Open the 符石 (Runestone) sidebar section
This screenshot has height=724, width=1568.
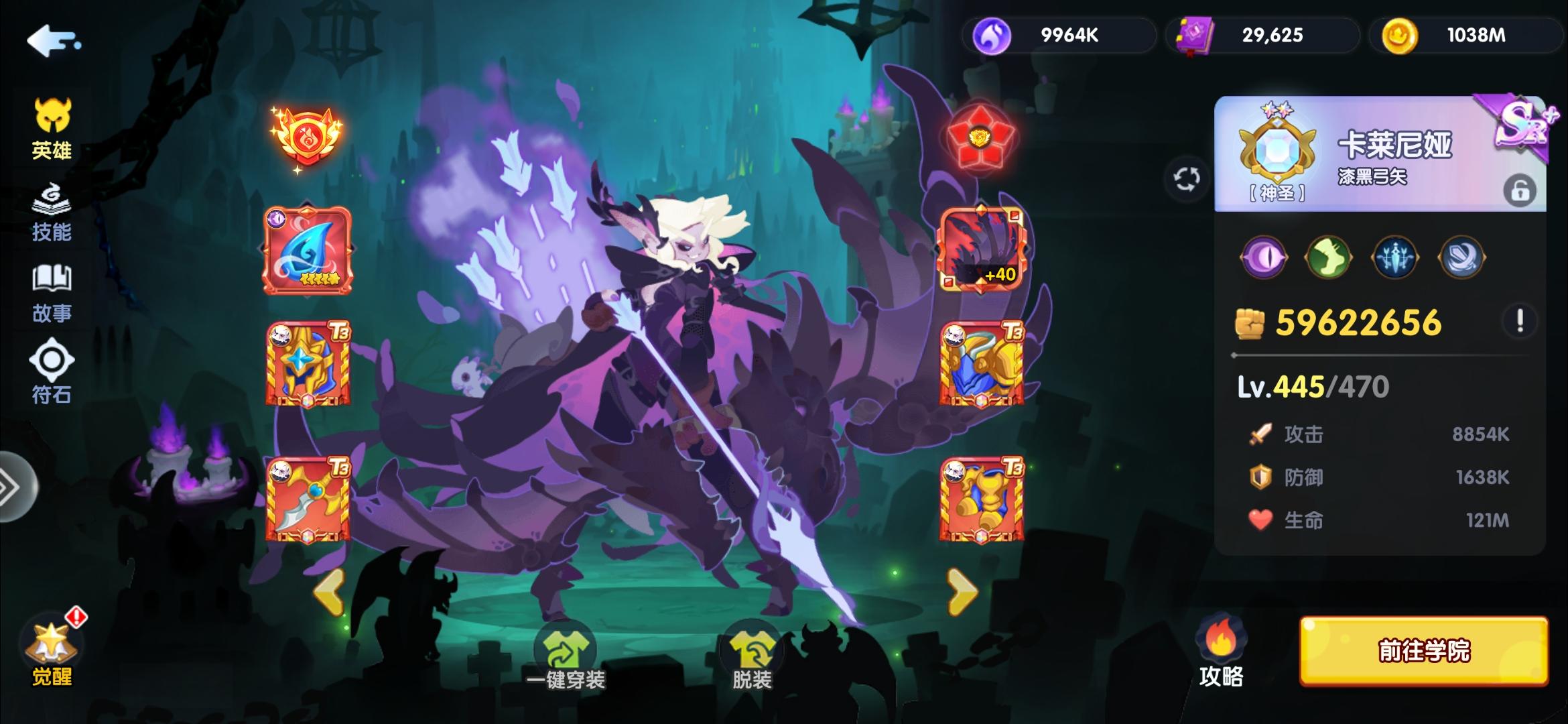pos(52,372)
